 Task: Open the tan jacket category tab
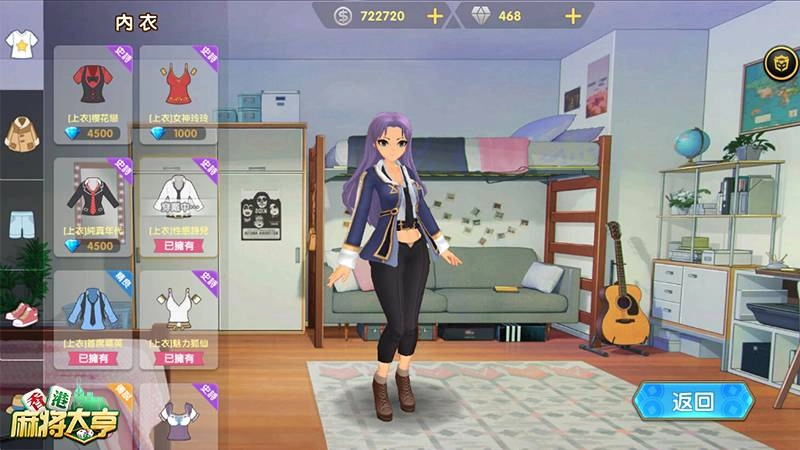coord(20,132)
